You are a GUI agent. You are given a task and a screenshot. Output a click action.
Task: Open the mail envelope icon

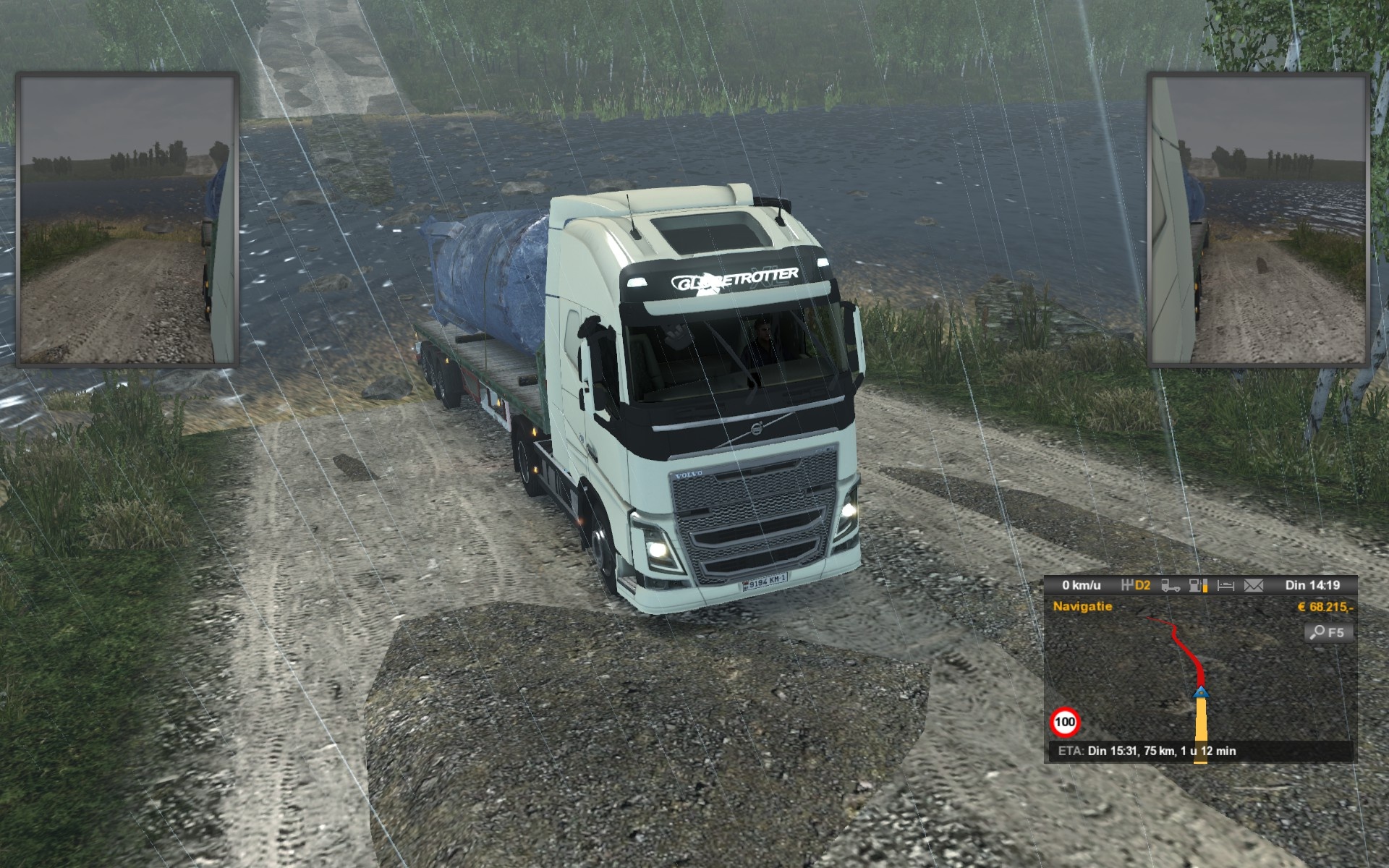tap(1253, 585)
